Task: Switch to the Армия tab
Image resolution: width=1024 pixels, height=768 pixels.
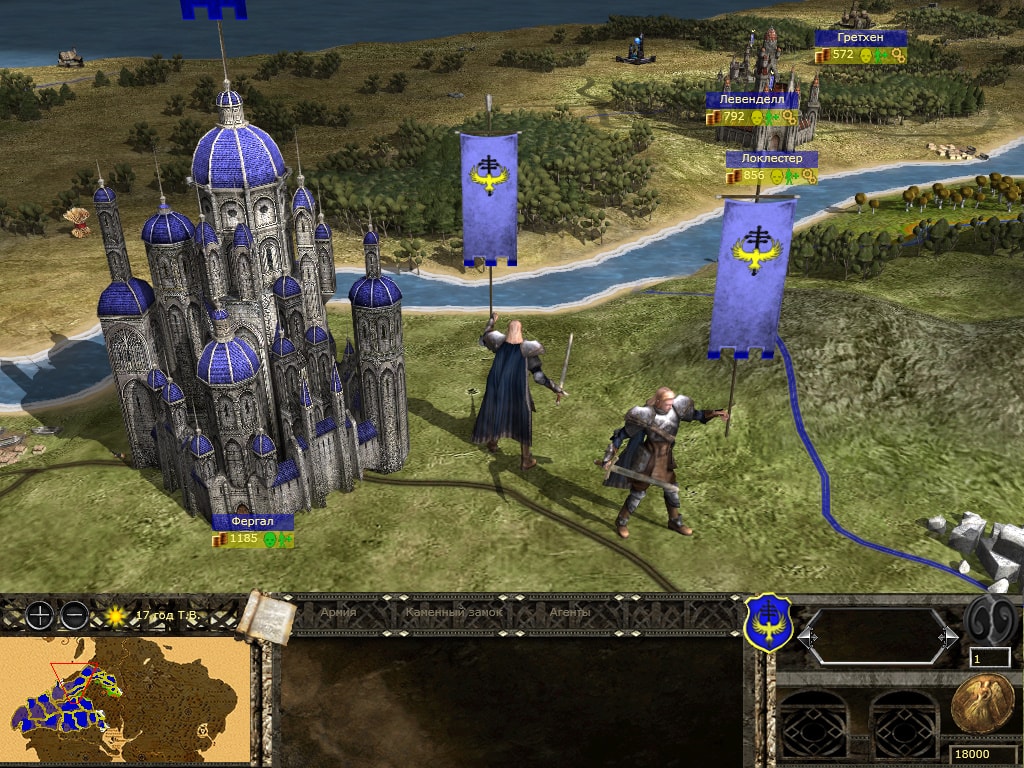Action: pyautogui.click(x=338, y=612)
